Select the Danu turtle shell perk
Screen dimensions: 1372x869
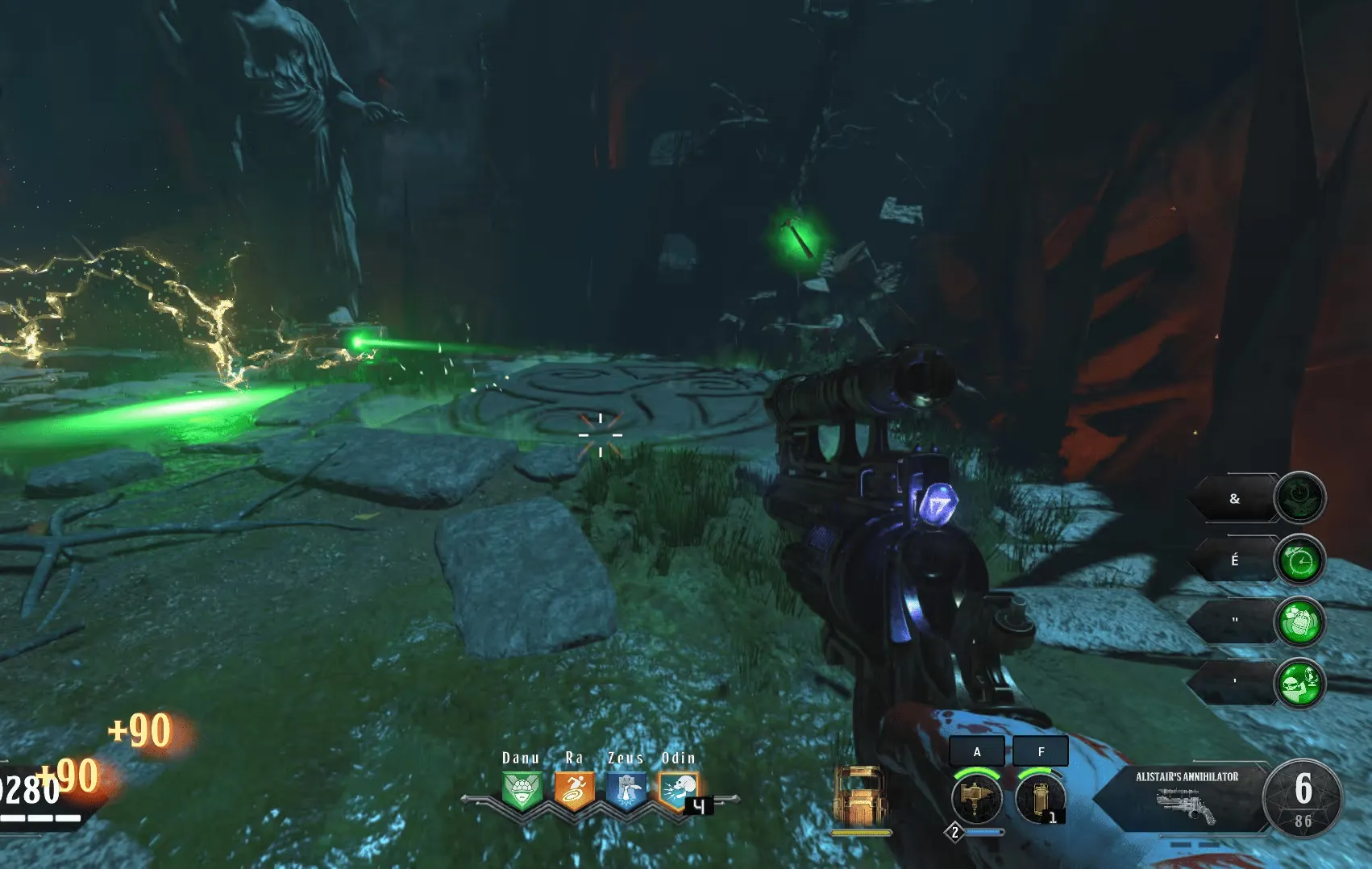(x=522, y=791)
